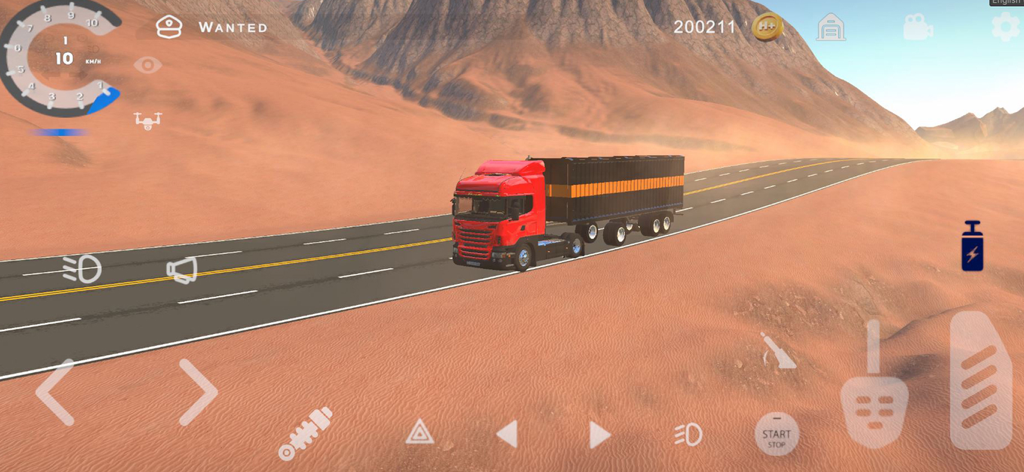
Task: Steer right with the large right arrow
Action: pyautogui.click(x=197, y=391)
